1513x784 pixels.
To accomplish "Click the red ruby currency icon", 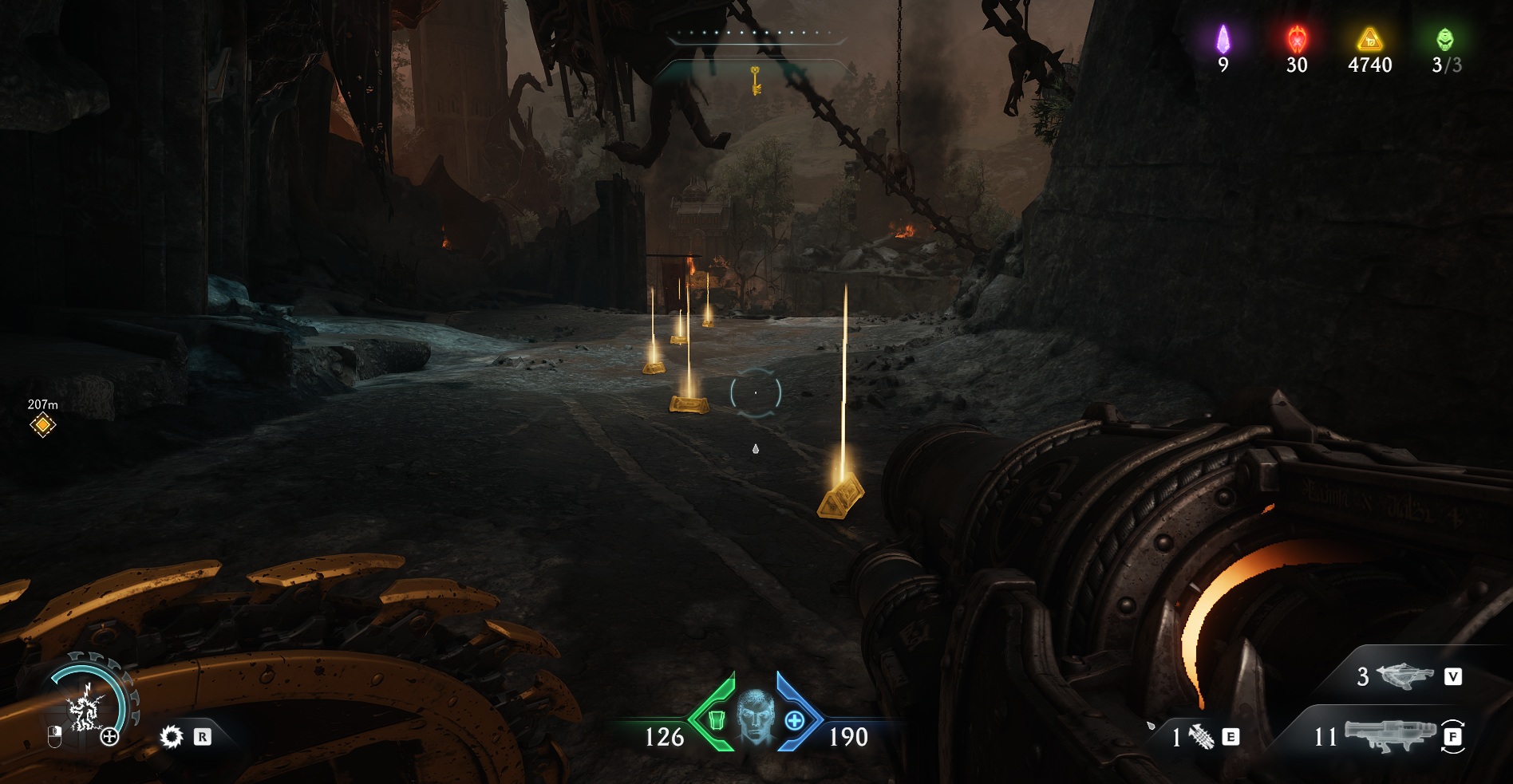I will tap(1297, 39).
